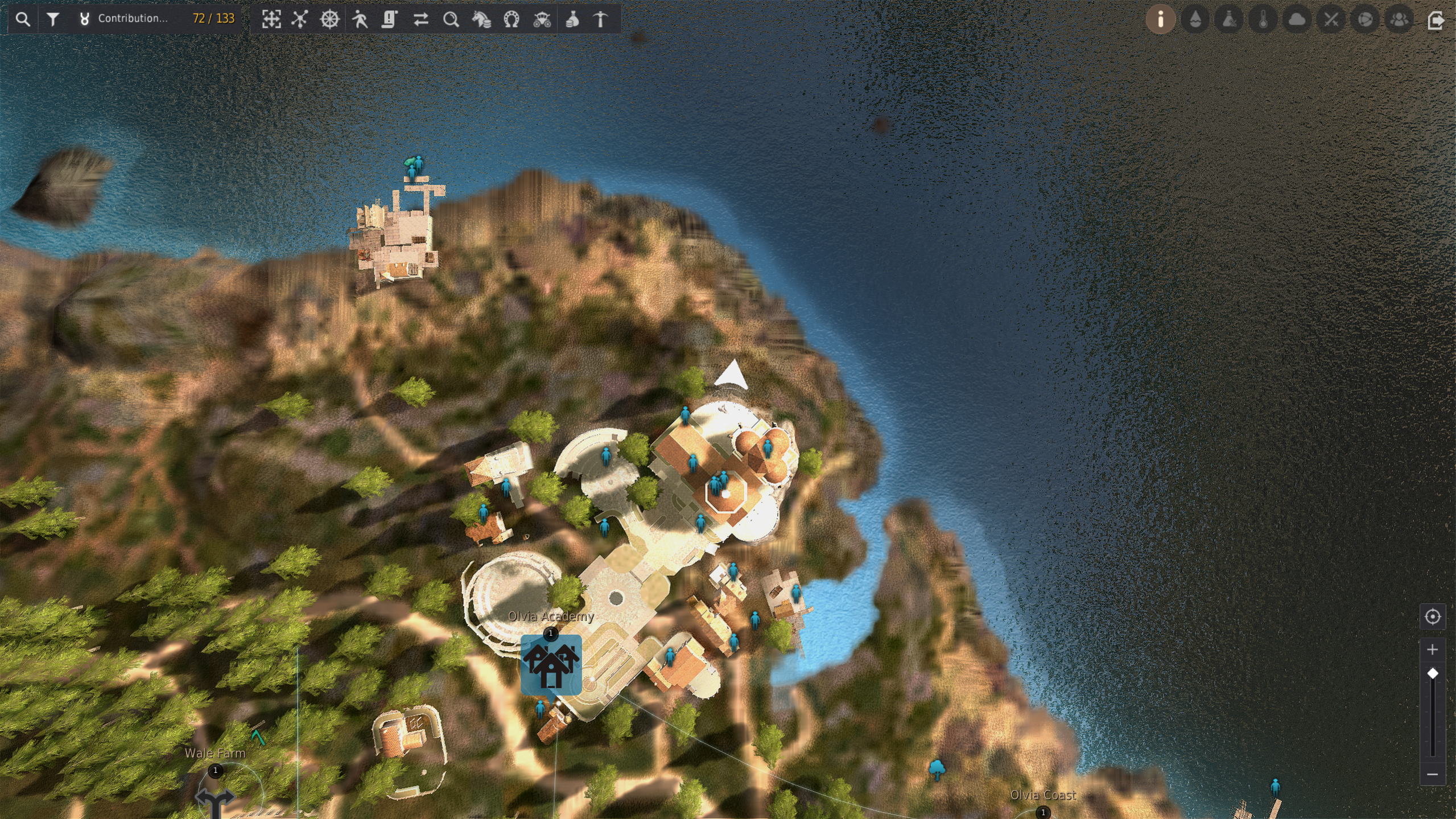Enable the cloud weather overlay
The width and height of the screenshot is (1456, 819).
(x=1297, y=19)
